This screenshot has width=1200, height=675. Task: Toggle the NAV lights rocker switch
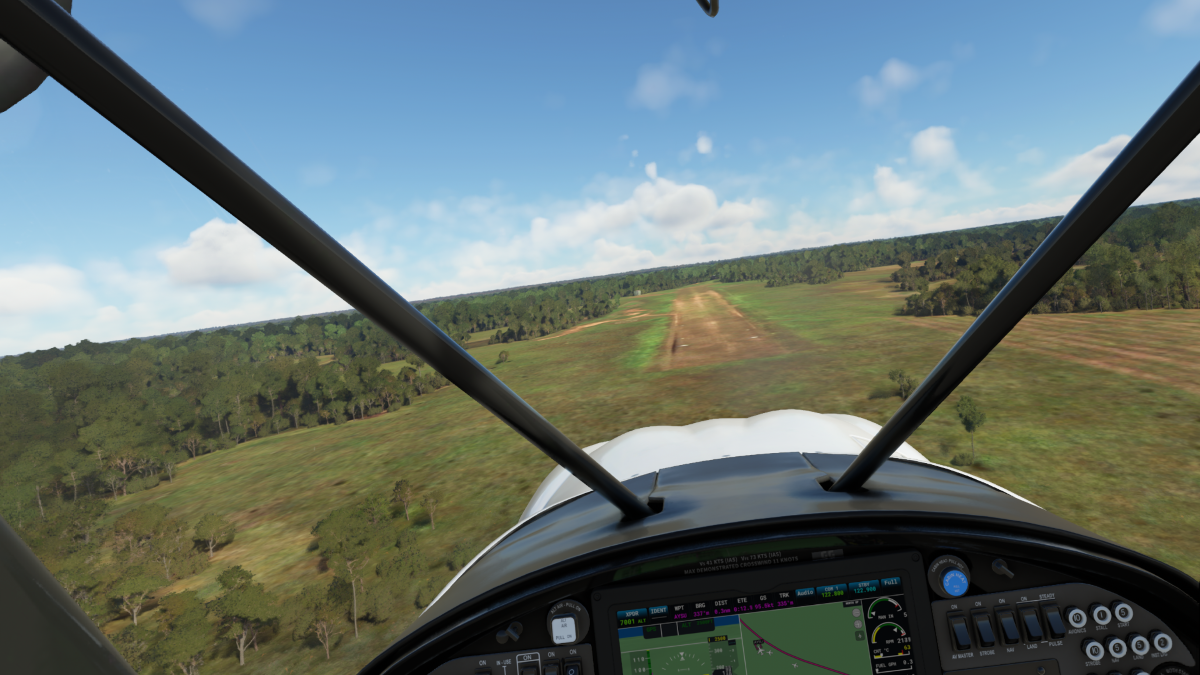(x=1008, y=626)
